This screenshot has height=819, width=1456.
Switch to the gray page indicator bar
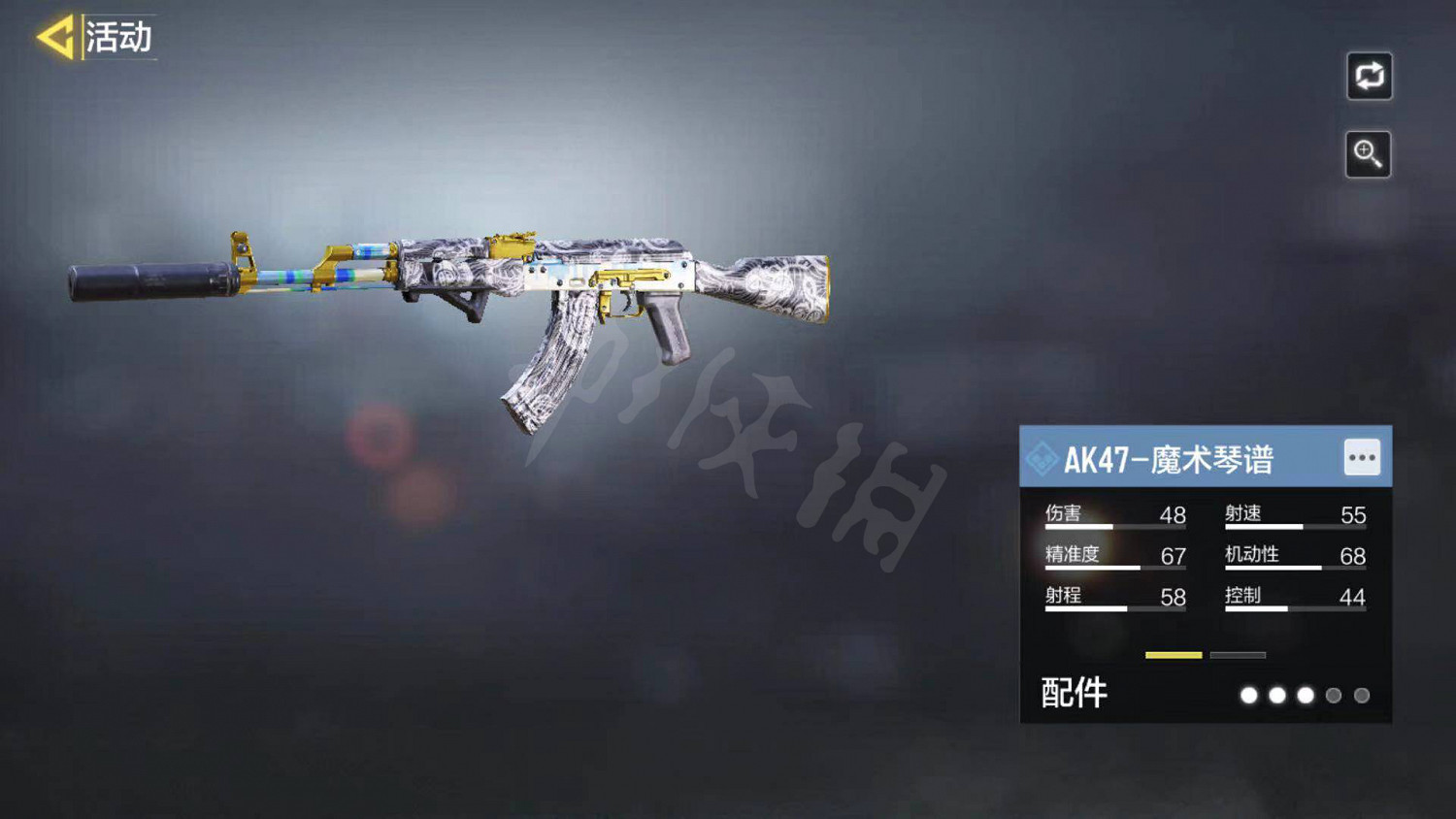click(x=1239, y=654)
